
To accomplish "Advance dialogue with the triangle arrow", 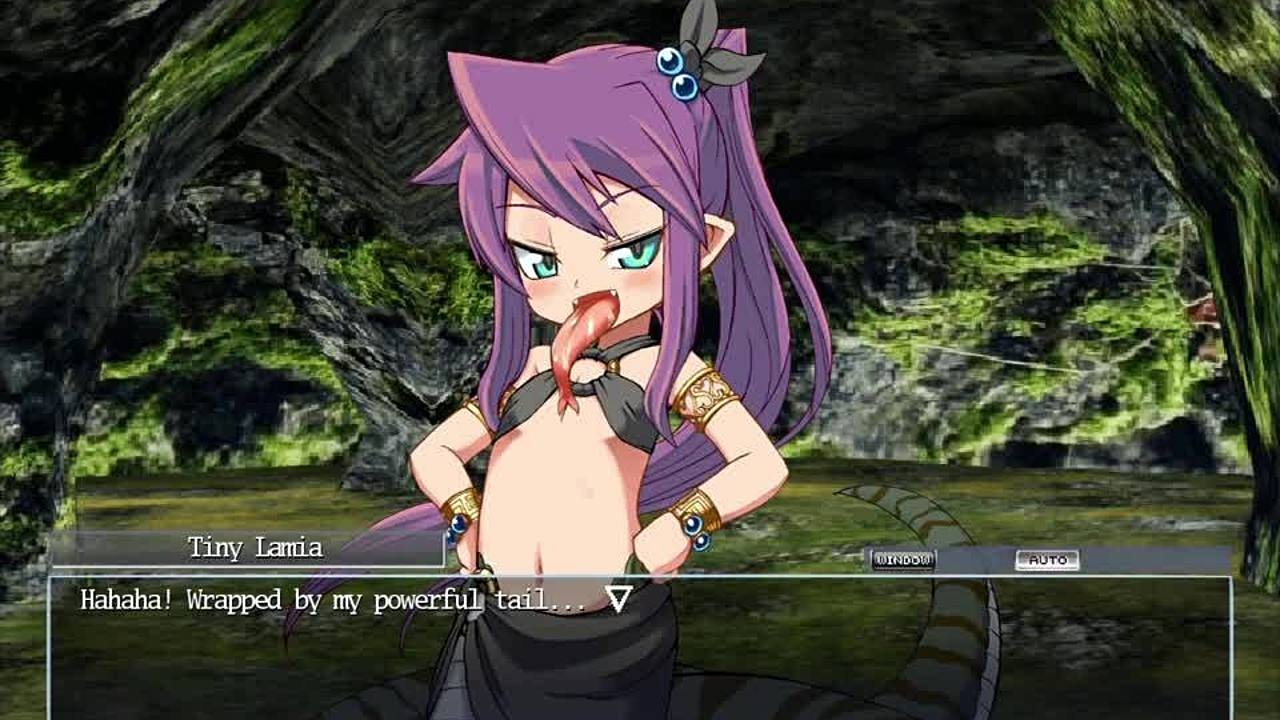I will point(619,599).
